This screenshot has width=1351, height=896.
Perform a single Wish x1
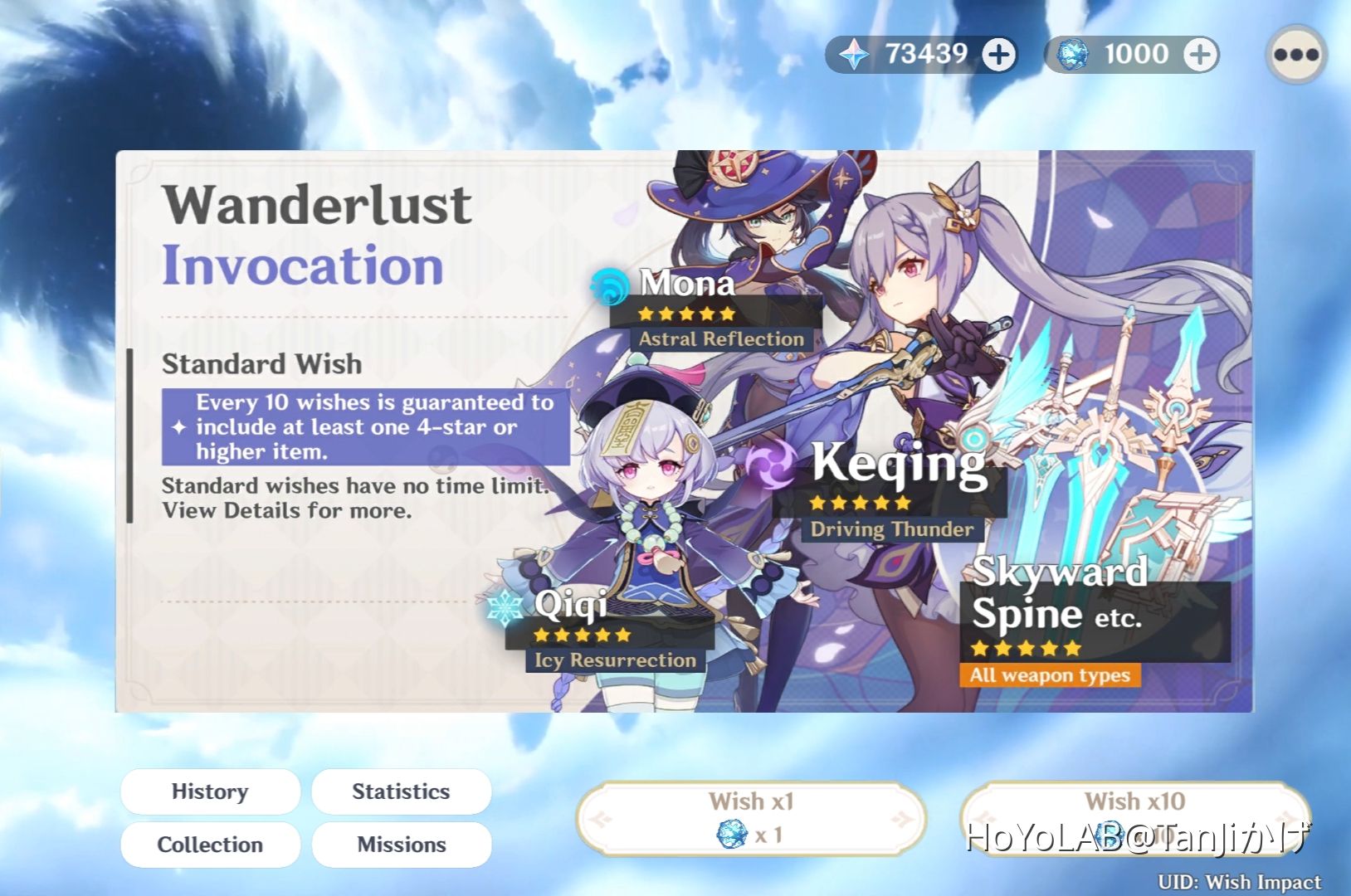[751, 816]
